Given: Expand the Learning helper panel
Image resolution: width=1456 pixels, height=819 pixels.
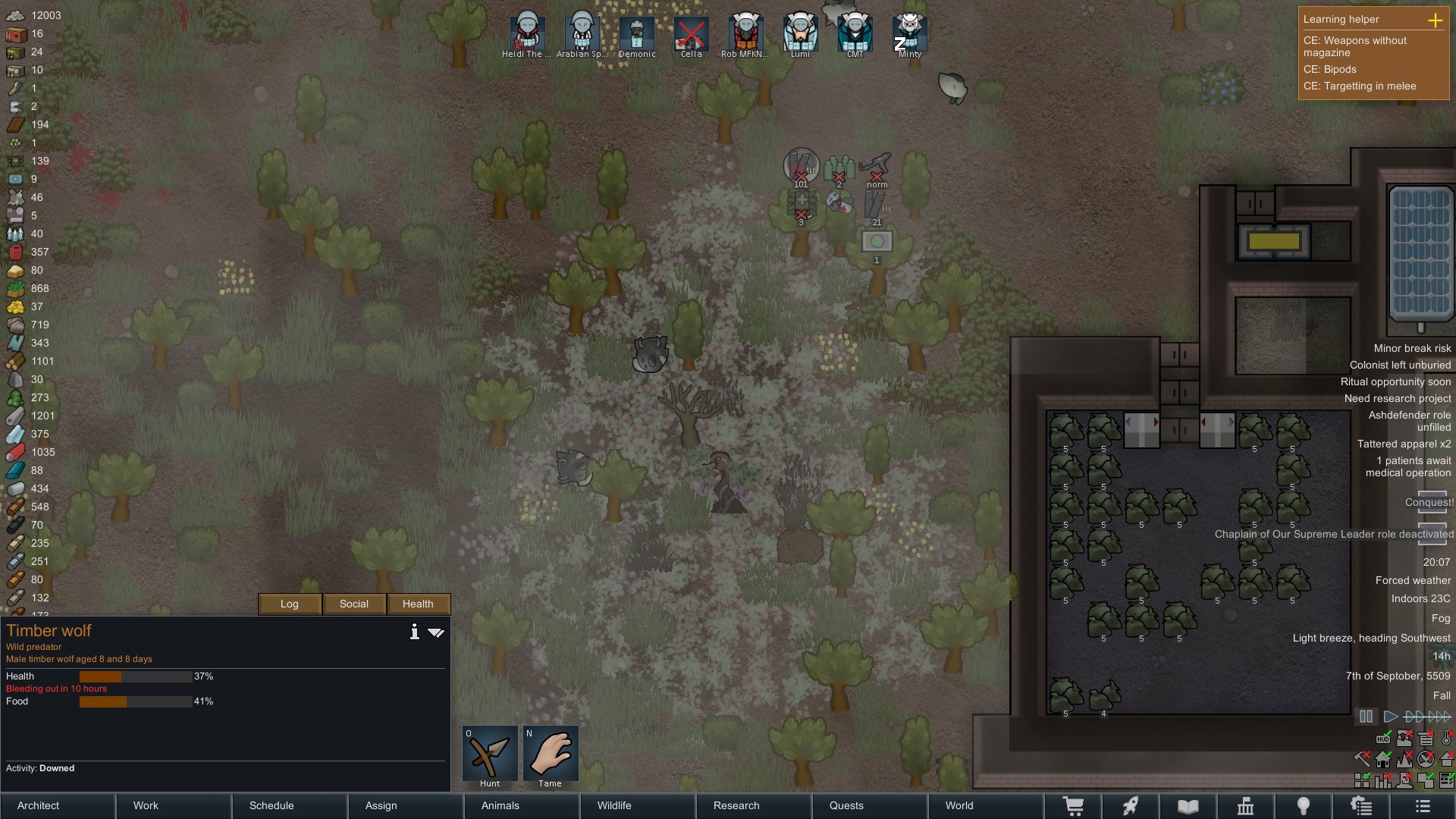Looking at the screenshot, I should click(1435, 20).
